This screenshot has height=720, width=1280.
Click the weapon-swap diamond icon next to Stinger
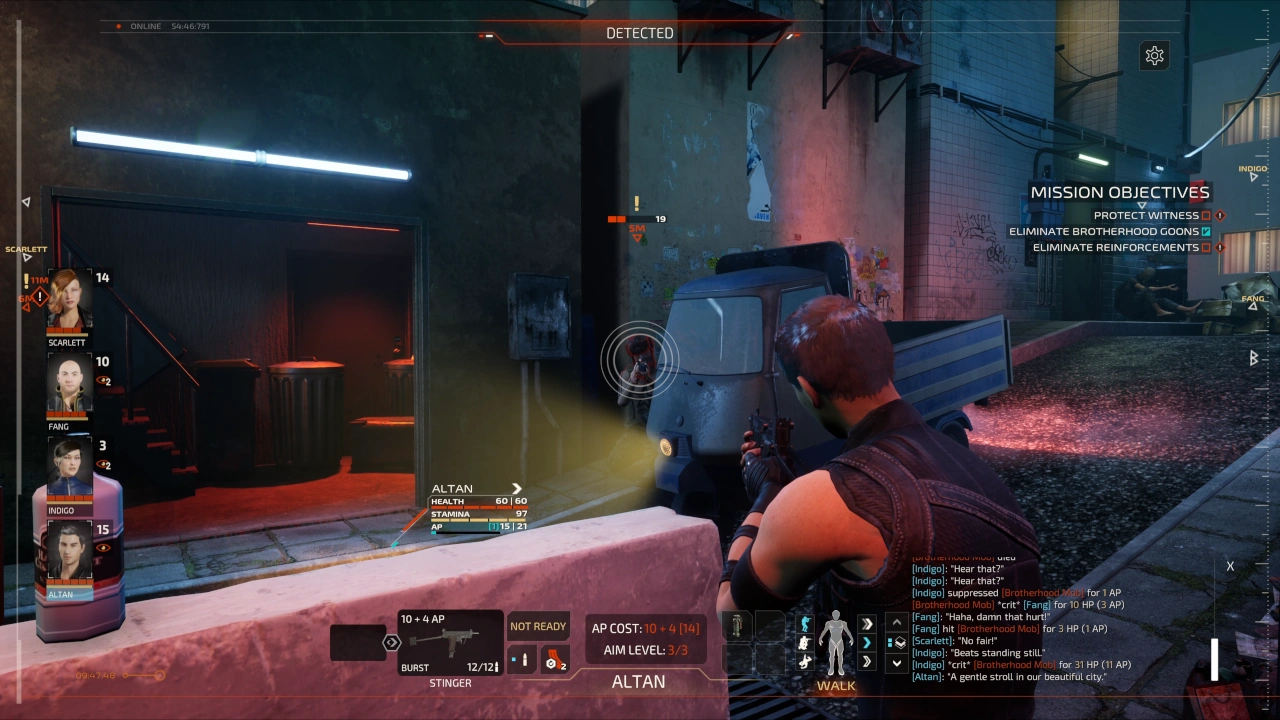click(390, 641)
